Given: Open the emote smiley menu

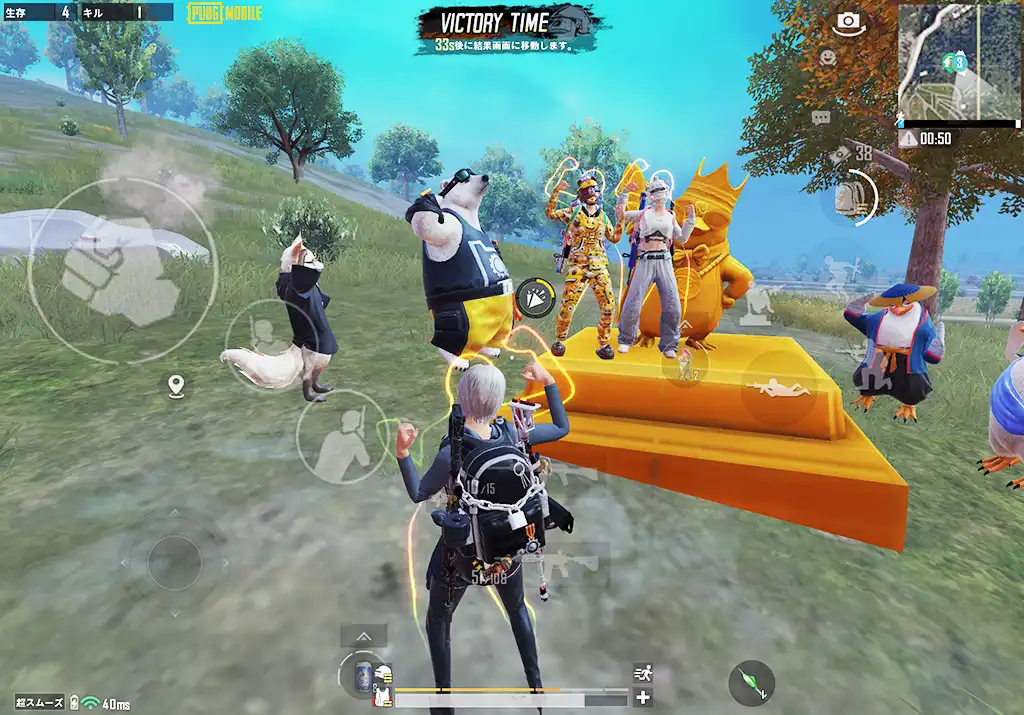Looking at the screenshot, I should tap(828, 58).
